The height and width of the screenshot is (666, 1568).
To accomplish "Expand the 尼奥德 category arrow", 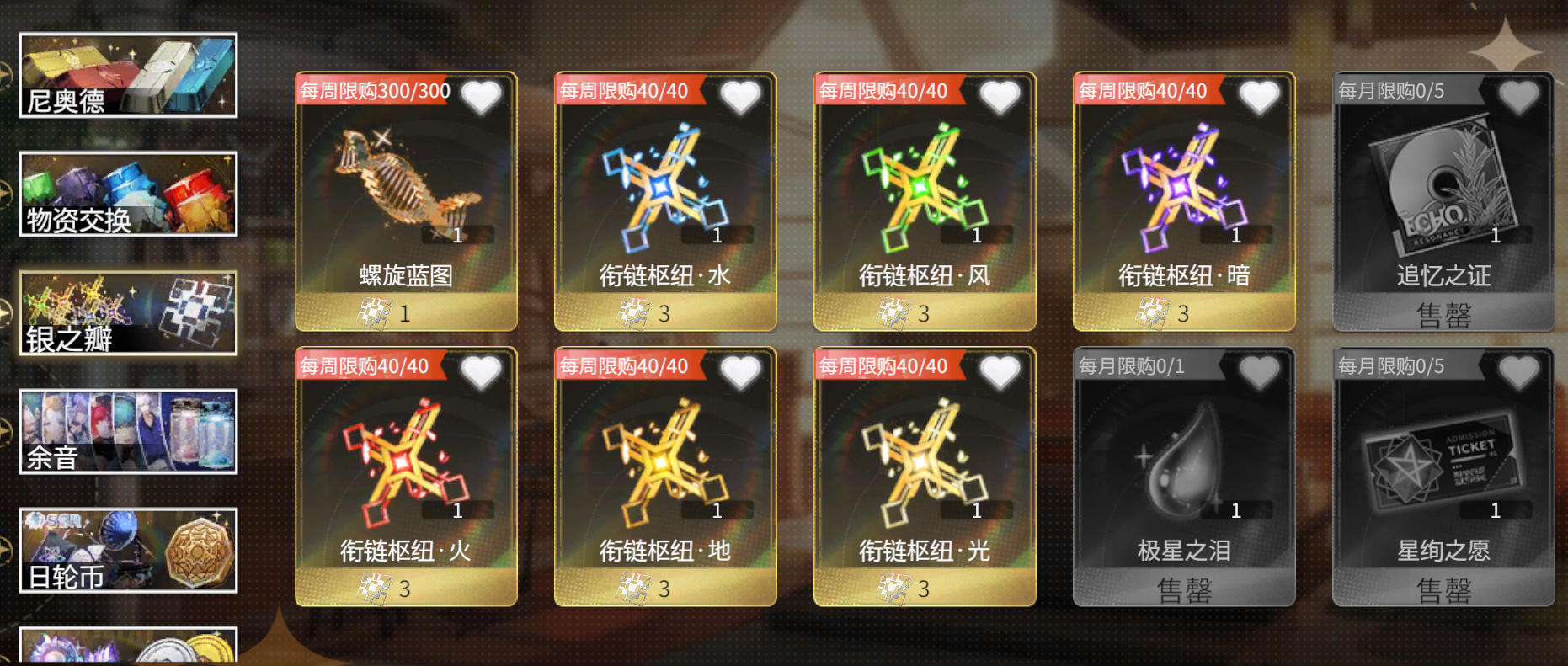I will pyautogui.click(x=7, y=74).
